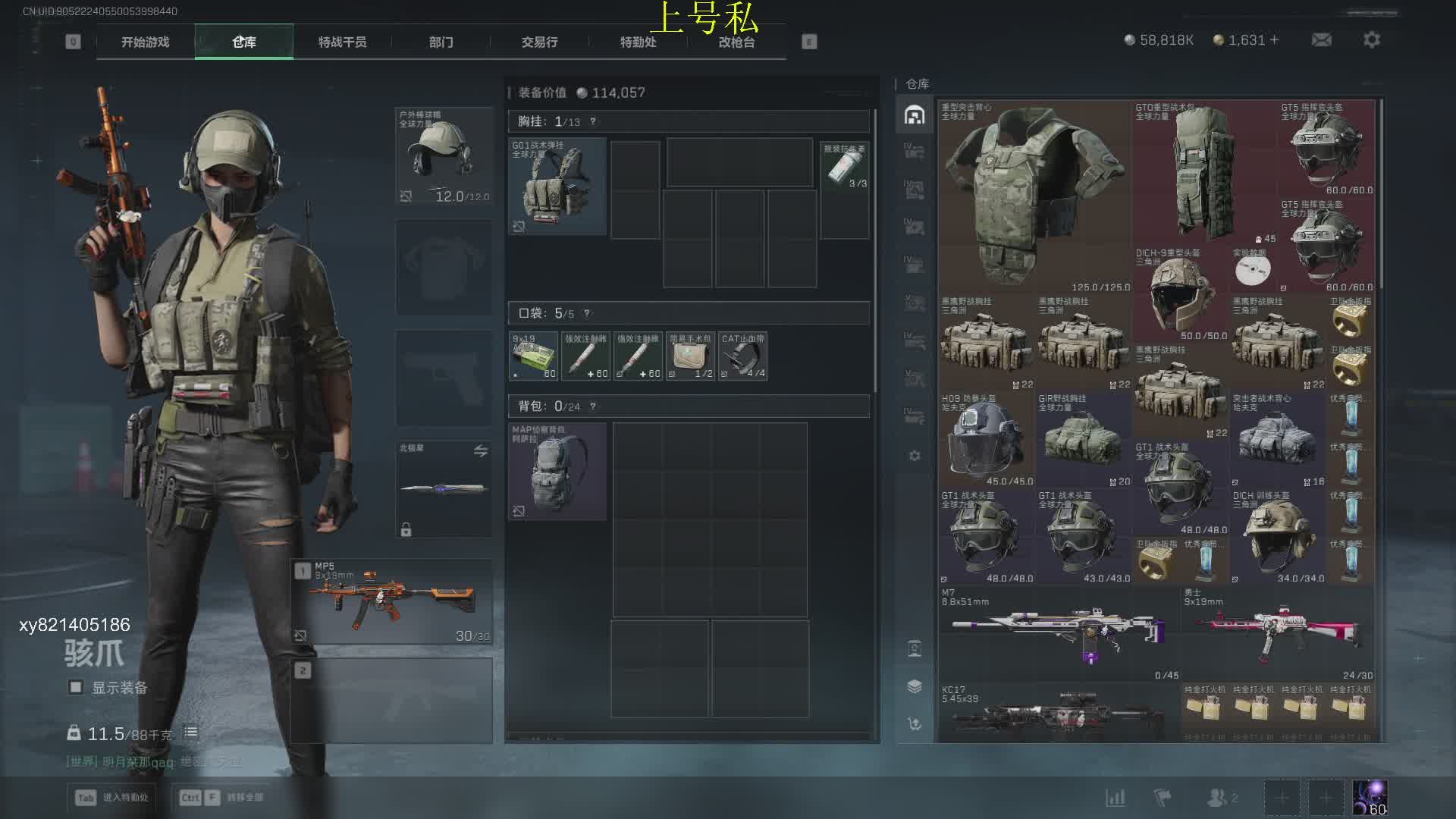1456x819 pixels.
Task: Select the MAP侦察背包 backpack slot
Action: pos(557,471)
